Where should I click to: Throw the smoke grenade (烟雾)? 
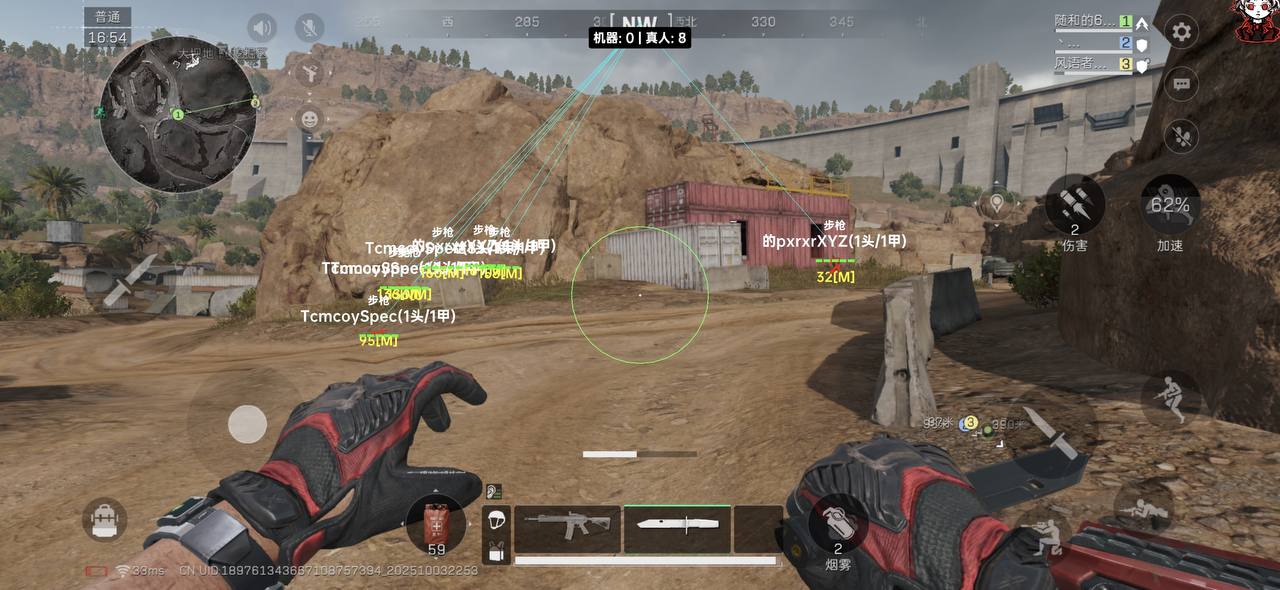pyautogui.click(x=838, y=523)
